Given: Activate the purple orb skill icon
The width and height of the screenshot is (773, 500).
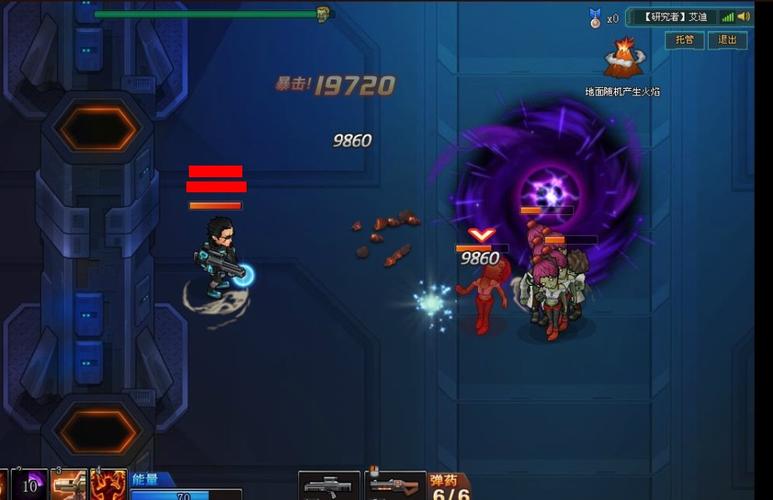Looking at the screenshot, I should (31, 484).
